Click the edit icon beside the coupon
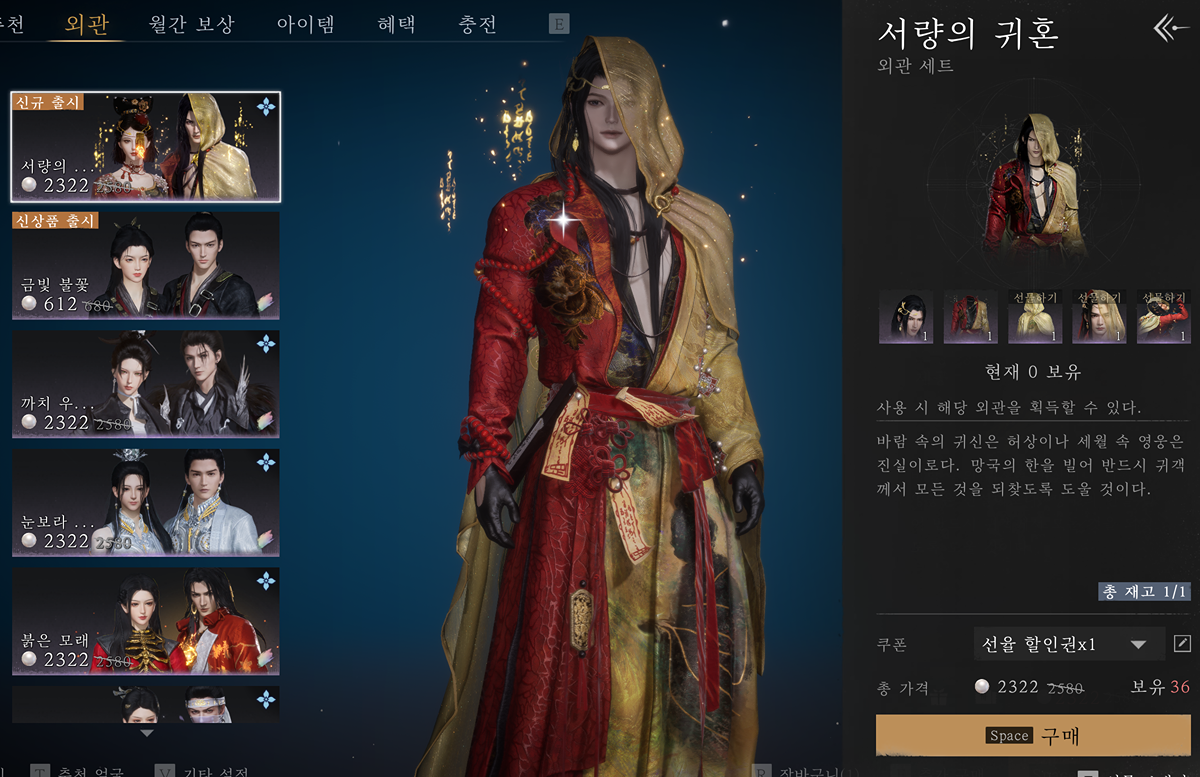Image resolution: width=1200 pixels, height=777 pixels. tap(1182, 644)
